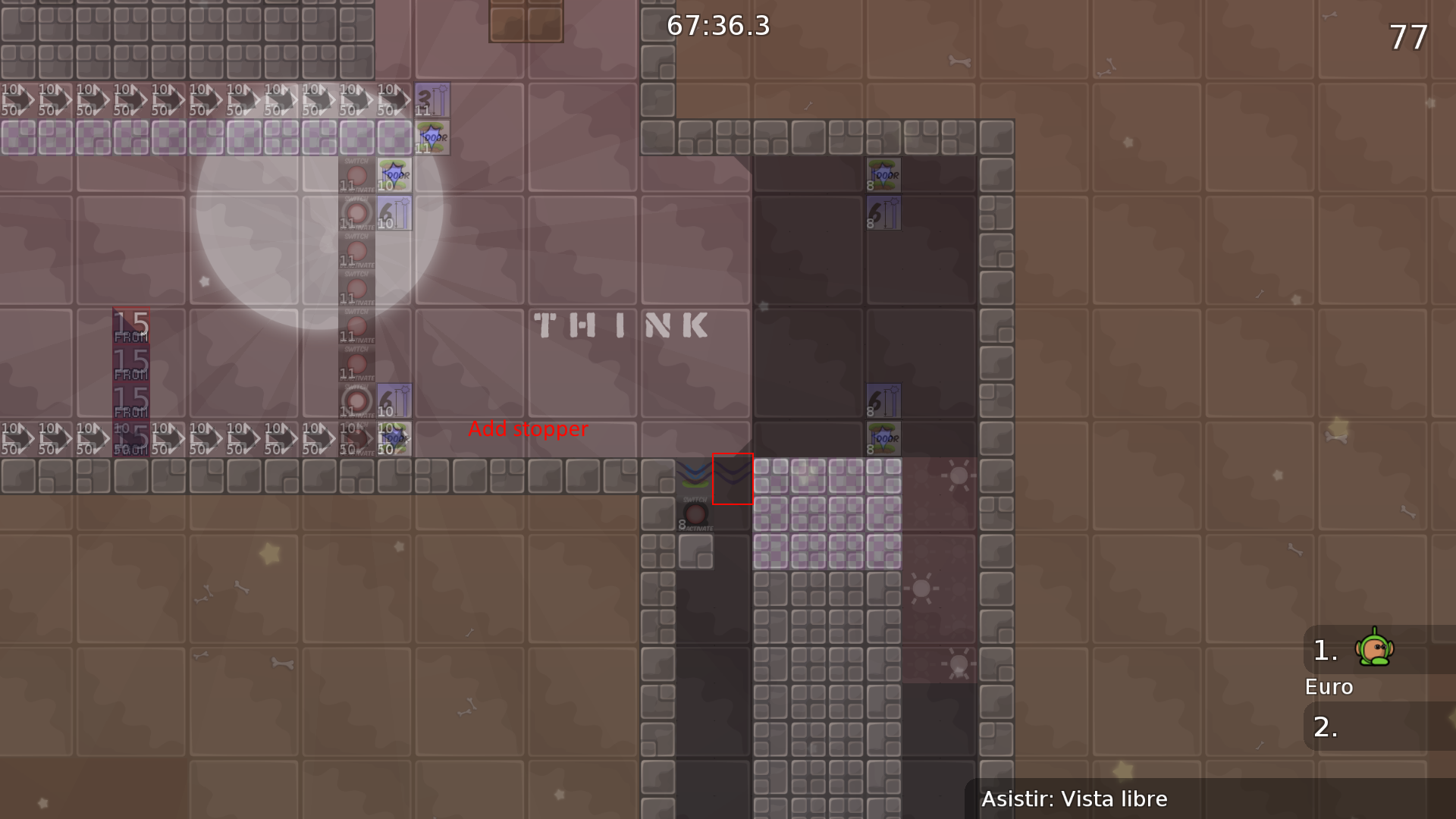Click the Add stopper annotation text
This screenshot has height=819, width=1456.
(529, 429)
